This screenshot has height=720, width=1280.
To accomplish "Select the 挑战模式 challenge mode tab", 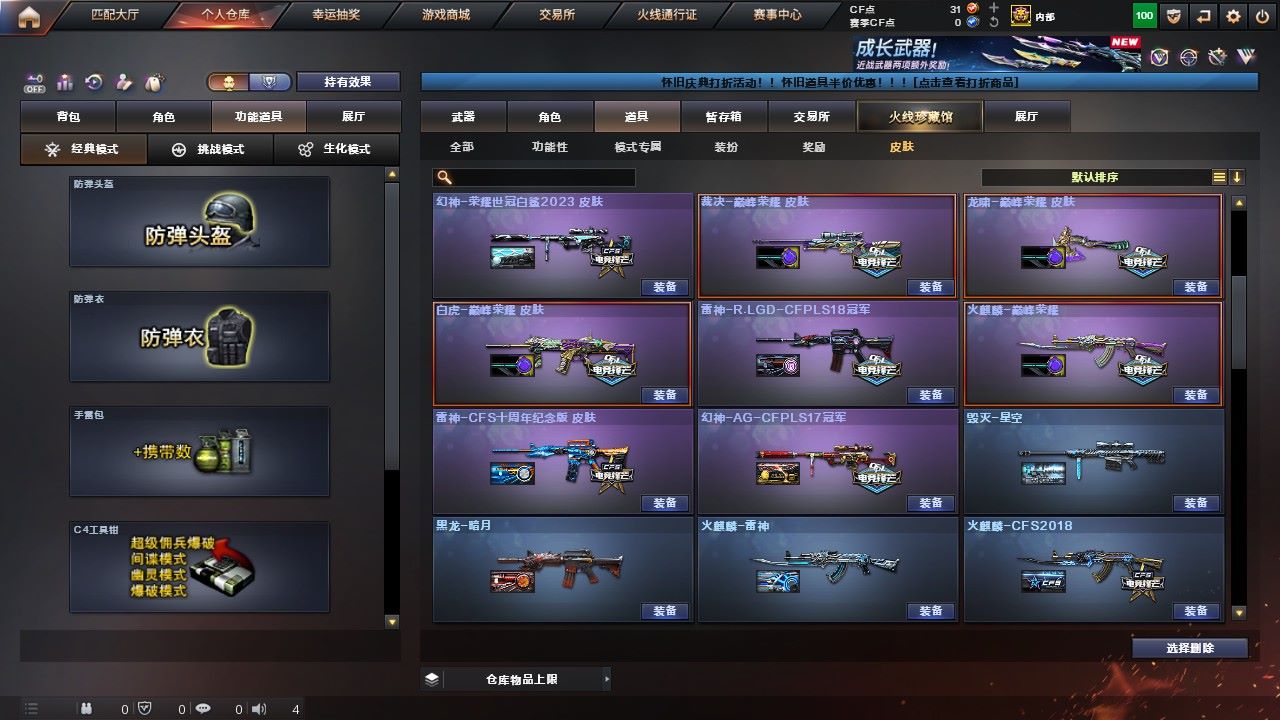I will tap(209, 149).
